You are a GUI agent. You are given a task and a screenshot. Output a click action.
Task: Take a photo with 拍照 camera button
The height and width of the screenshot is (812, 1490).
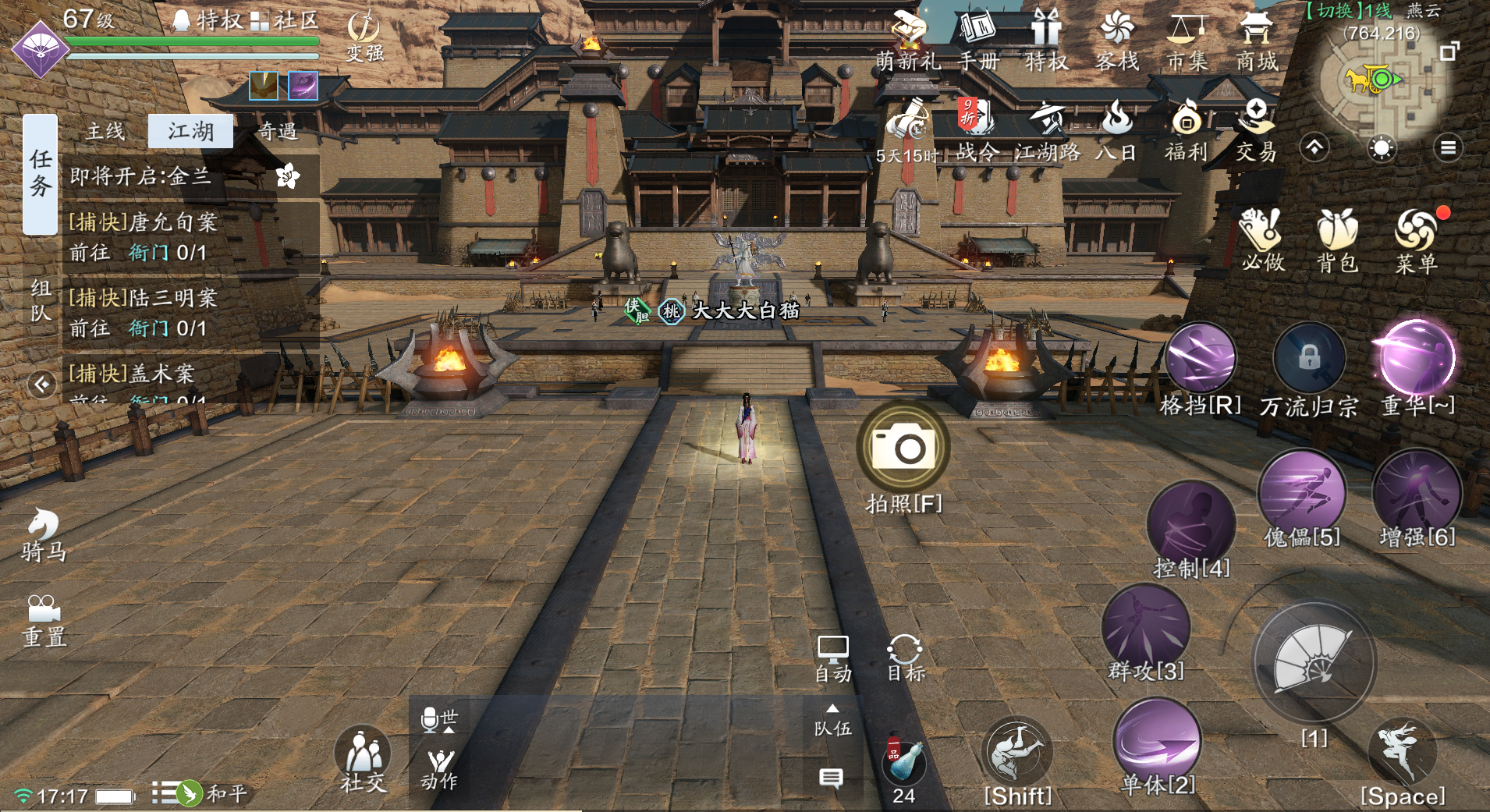(903, 447)
